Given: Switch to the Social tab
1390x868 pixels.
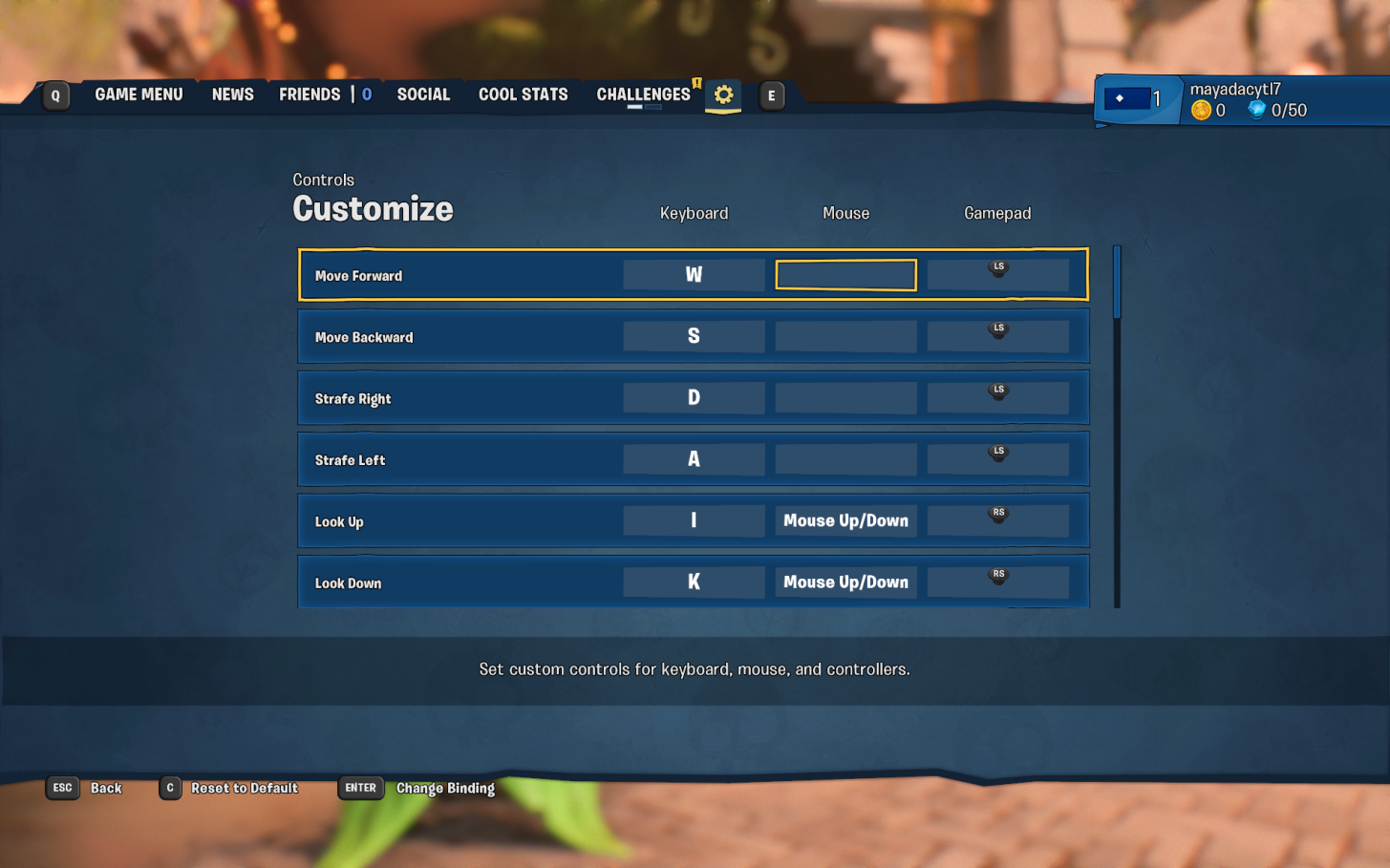Looking at the screenshot, I should click(x=424, y=94).
